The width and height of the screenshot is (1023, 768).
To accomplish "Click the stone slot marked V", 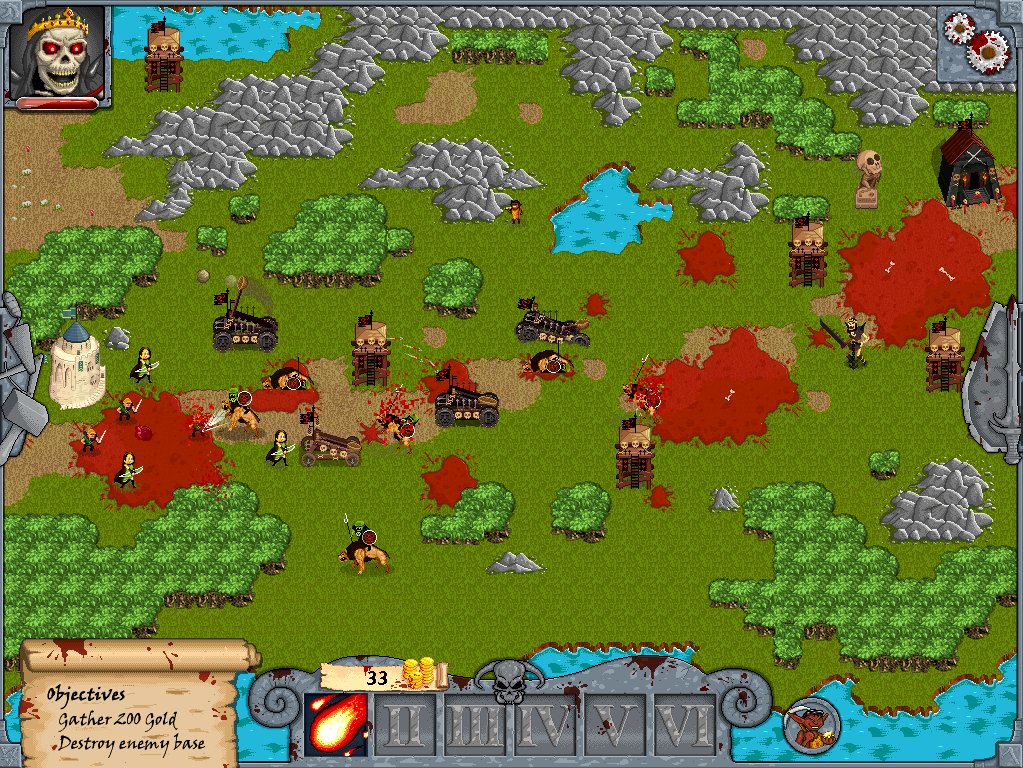I will pyautogui.click(x=614, y=725).
